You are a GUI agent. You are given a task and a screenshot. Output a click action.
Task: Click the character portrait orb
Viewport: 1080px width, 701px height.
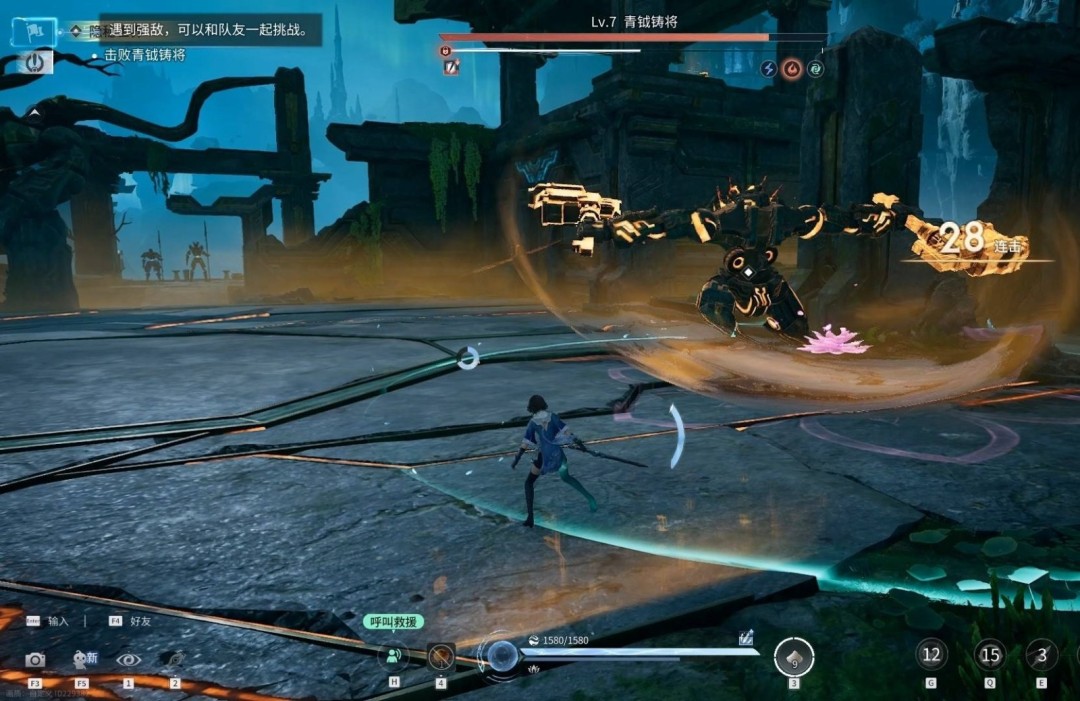pos(502,656)
